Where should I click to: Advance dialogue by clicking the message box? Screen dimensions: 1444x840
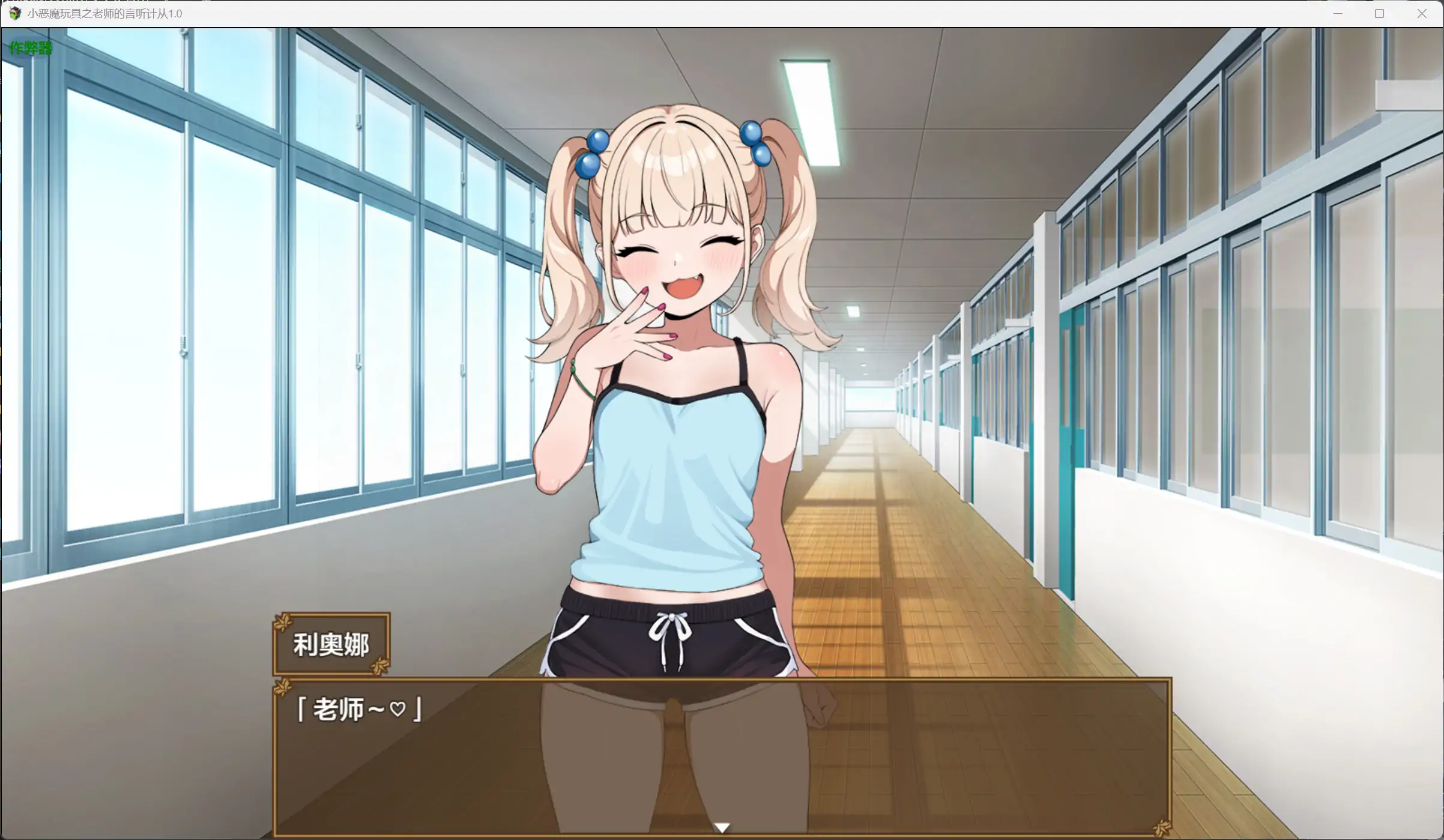pyautogui.click(x=720, y=760)
